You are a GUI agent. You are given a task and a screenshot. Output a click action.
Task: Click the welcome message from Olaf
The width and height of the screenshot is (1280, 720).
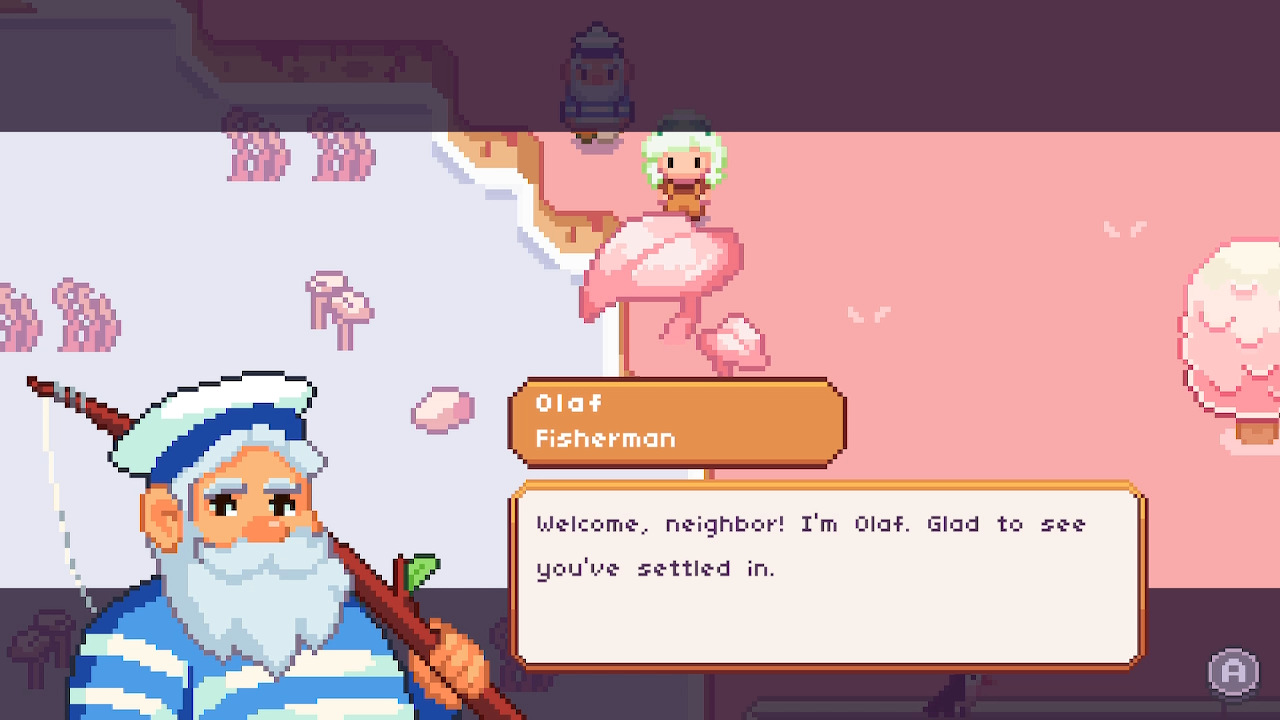tap(810, 524)
